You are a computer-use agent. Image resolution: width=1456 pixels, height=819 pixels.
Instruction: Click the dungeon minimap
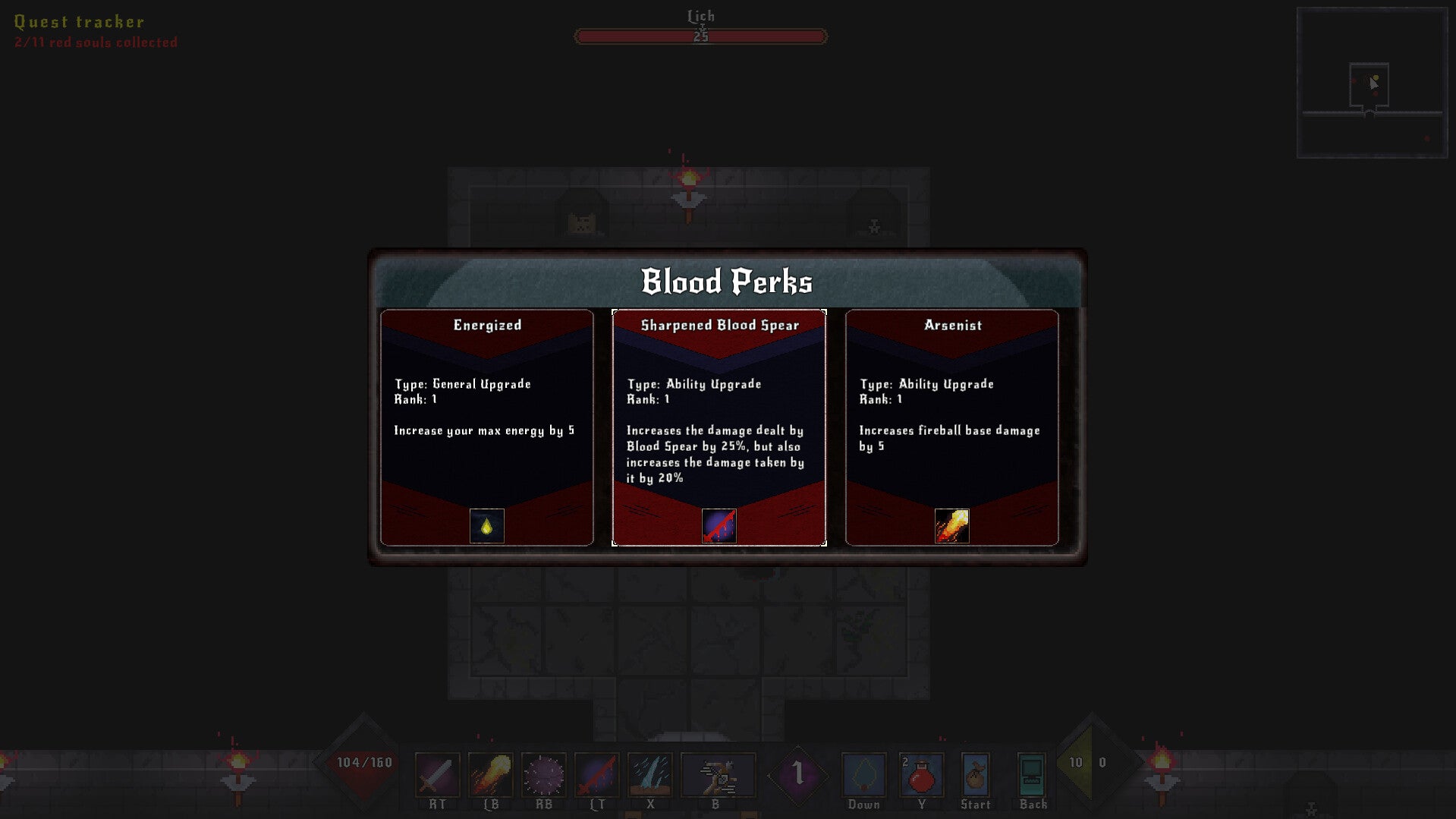coord(1372,83)
